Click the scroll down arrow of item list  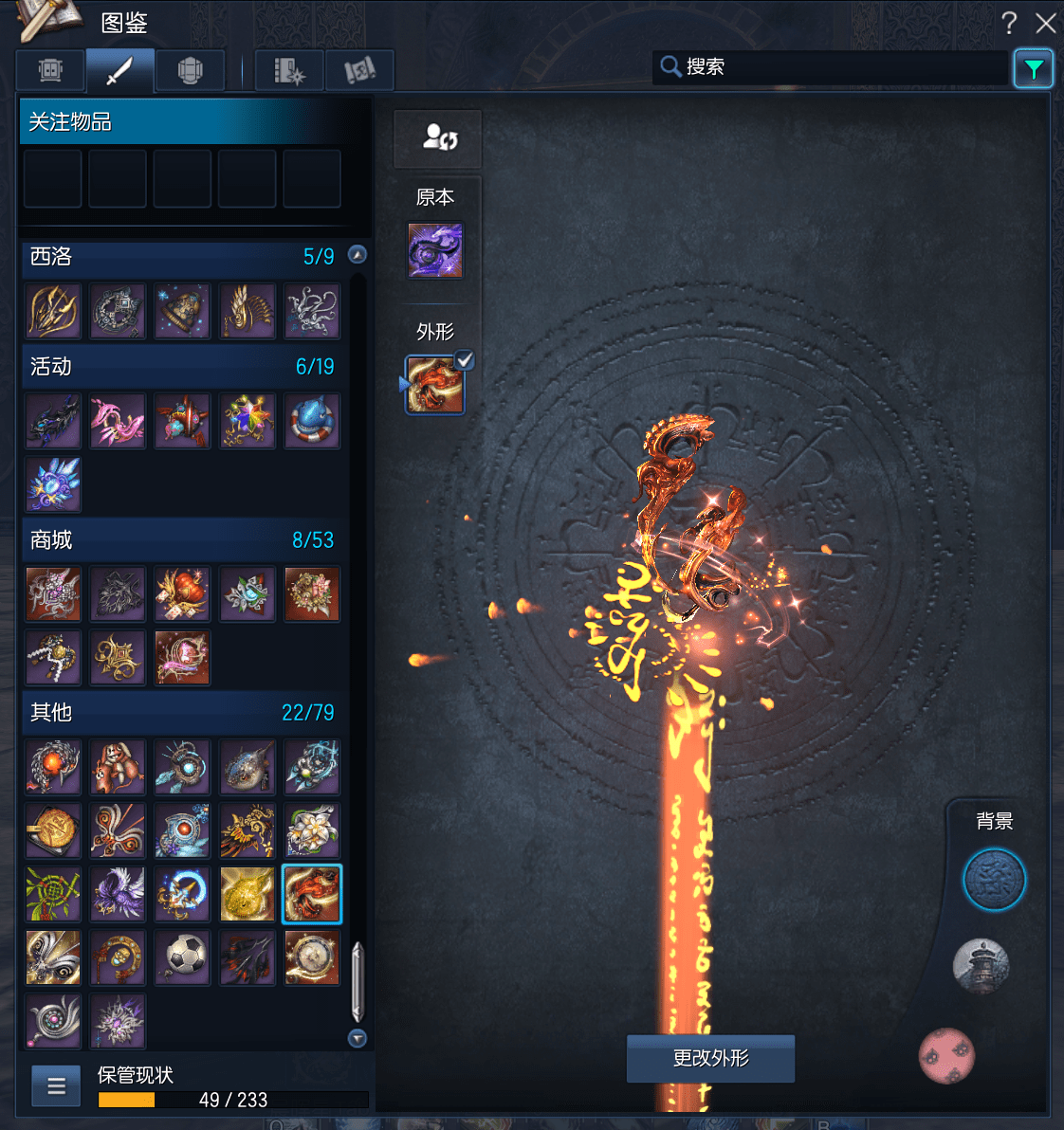(358, 1038)
